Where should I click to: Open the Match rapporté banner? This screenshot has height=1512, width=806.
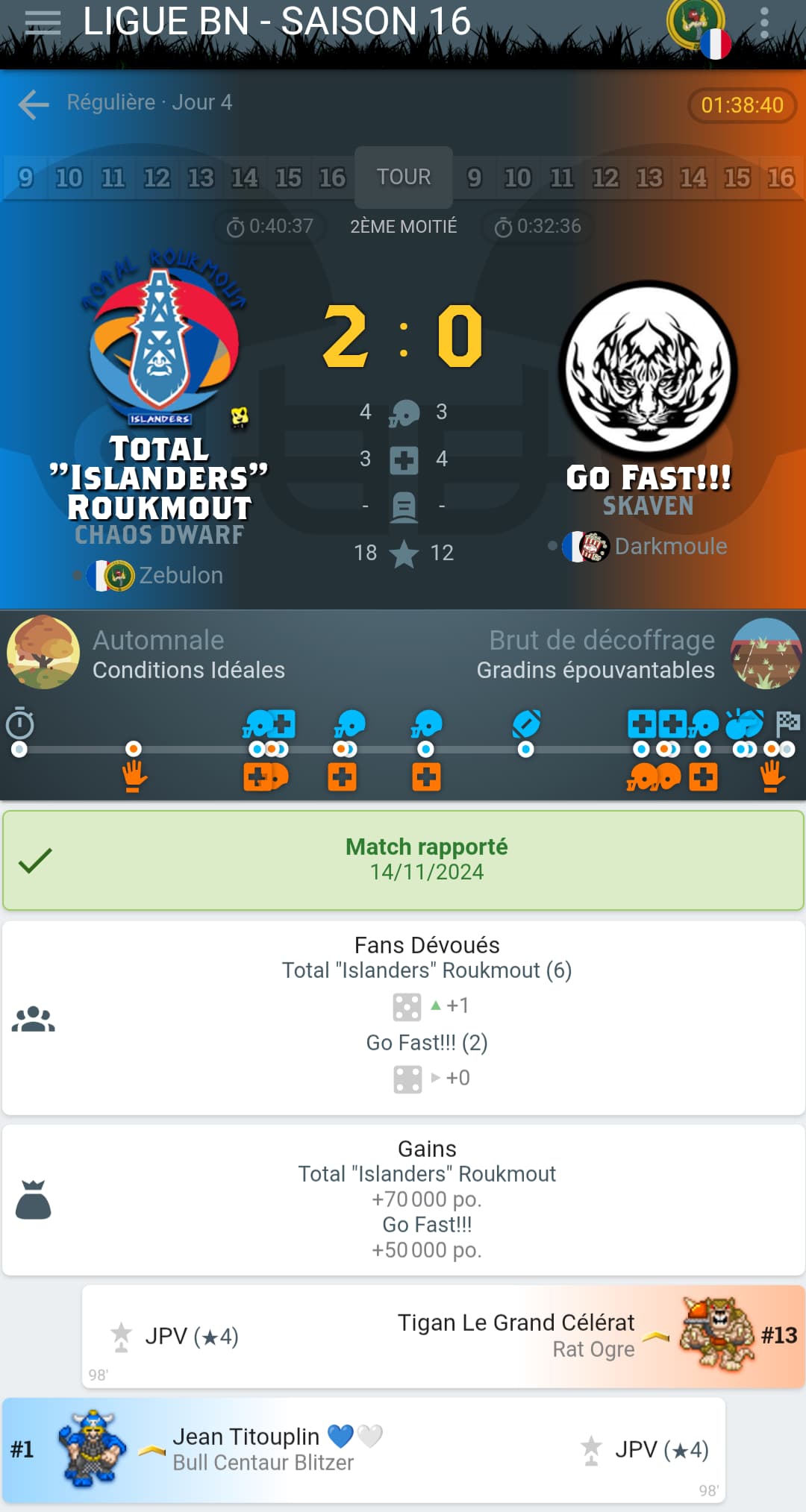coord(403,859)
